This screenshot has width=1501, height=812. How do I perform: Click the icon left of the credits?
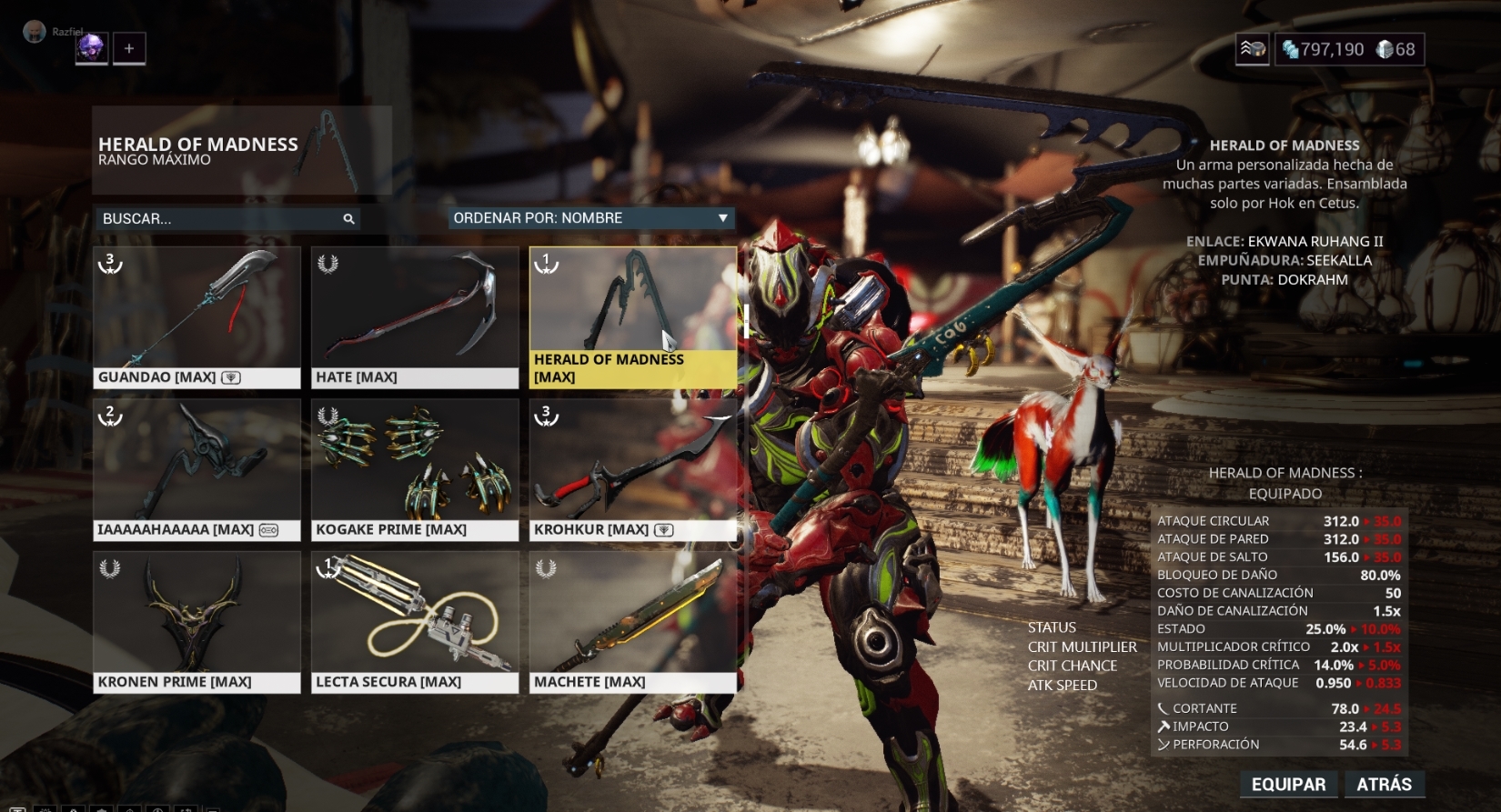(1252, 49)
